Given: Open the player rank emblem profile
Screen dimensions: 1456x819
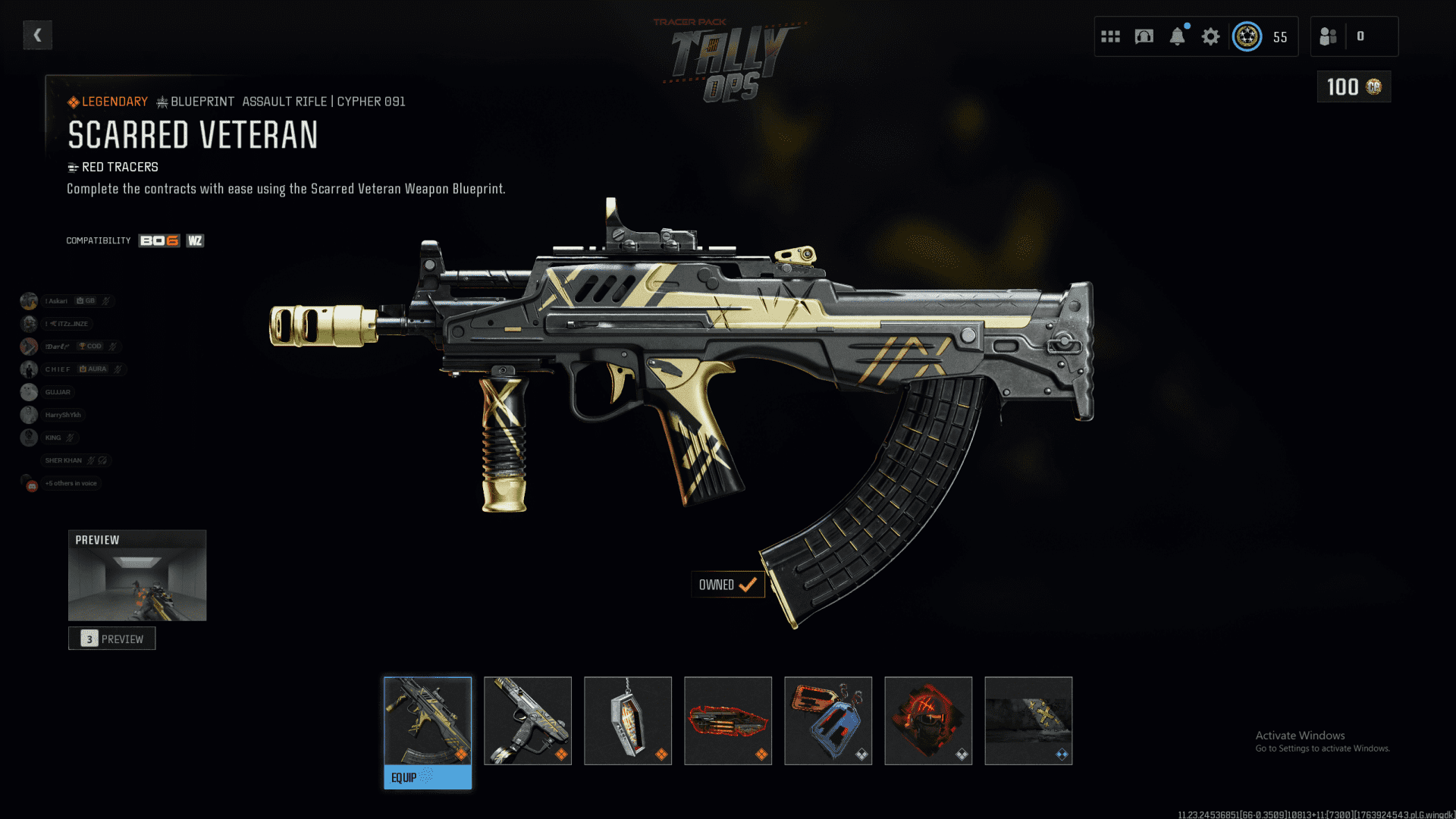Looking at the screenshot, I should (1247, 36).
